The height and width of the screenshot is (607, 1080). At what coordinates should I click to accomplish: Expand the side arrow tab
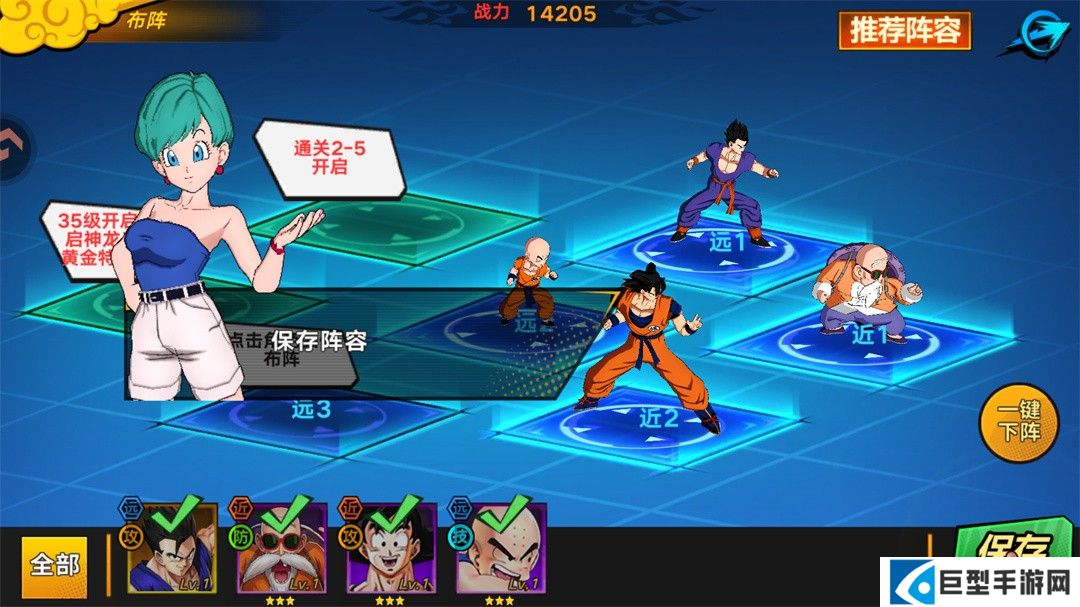coord(12,150)
